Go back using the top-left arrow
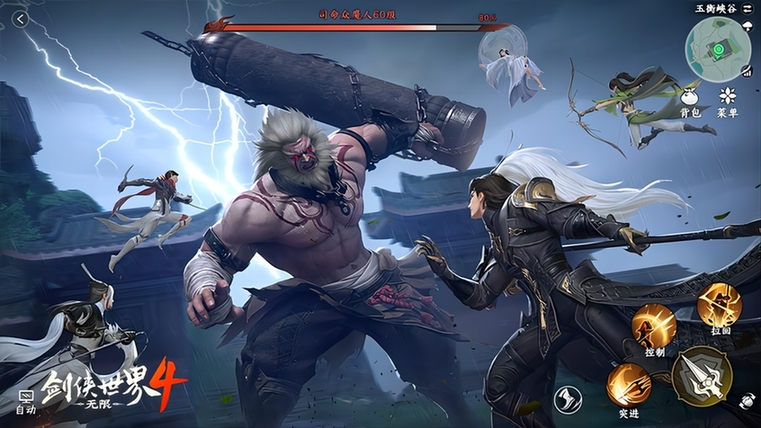The height and width of the screenshot is (428, 761). (x=19, y=19)
